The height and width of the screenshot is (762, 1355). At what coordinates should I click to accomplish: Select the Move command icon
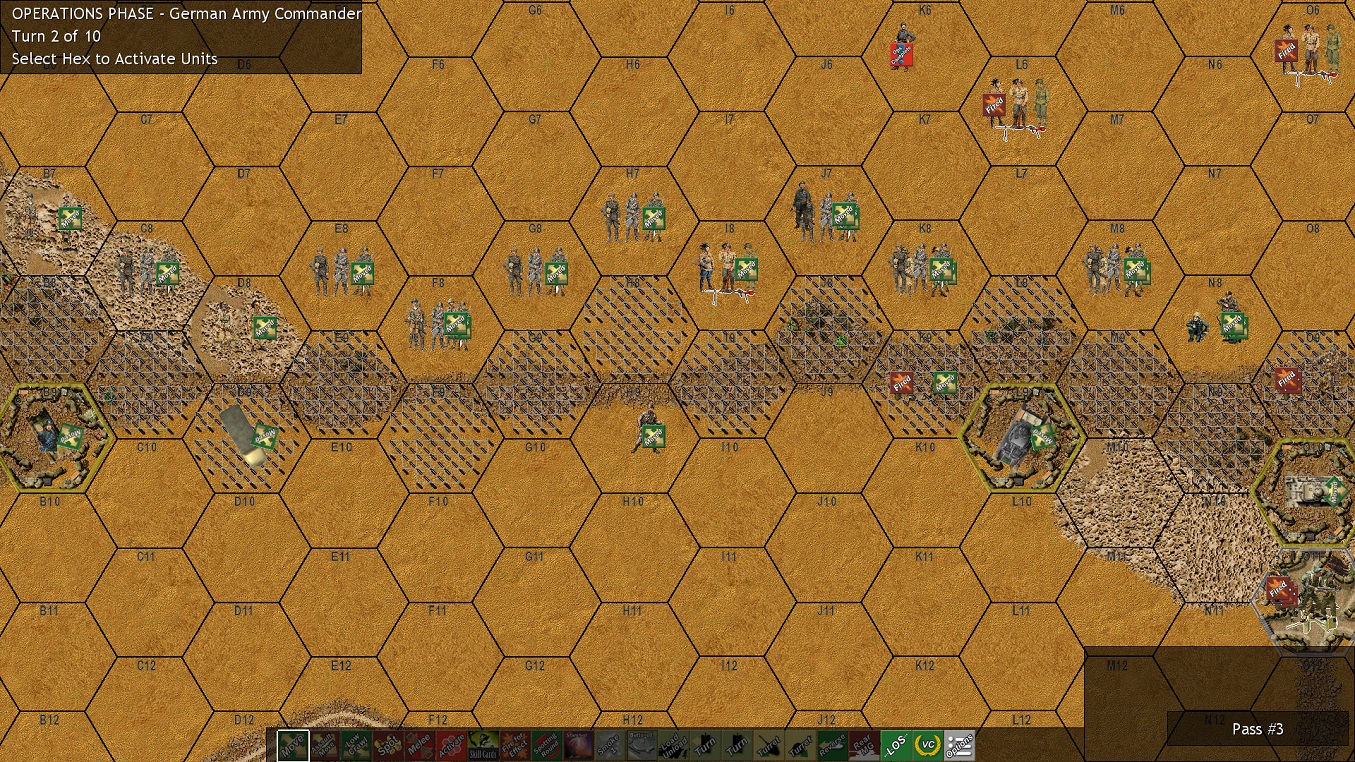click(292, 745)
